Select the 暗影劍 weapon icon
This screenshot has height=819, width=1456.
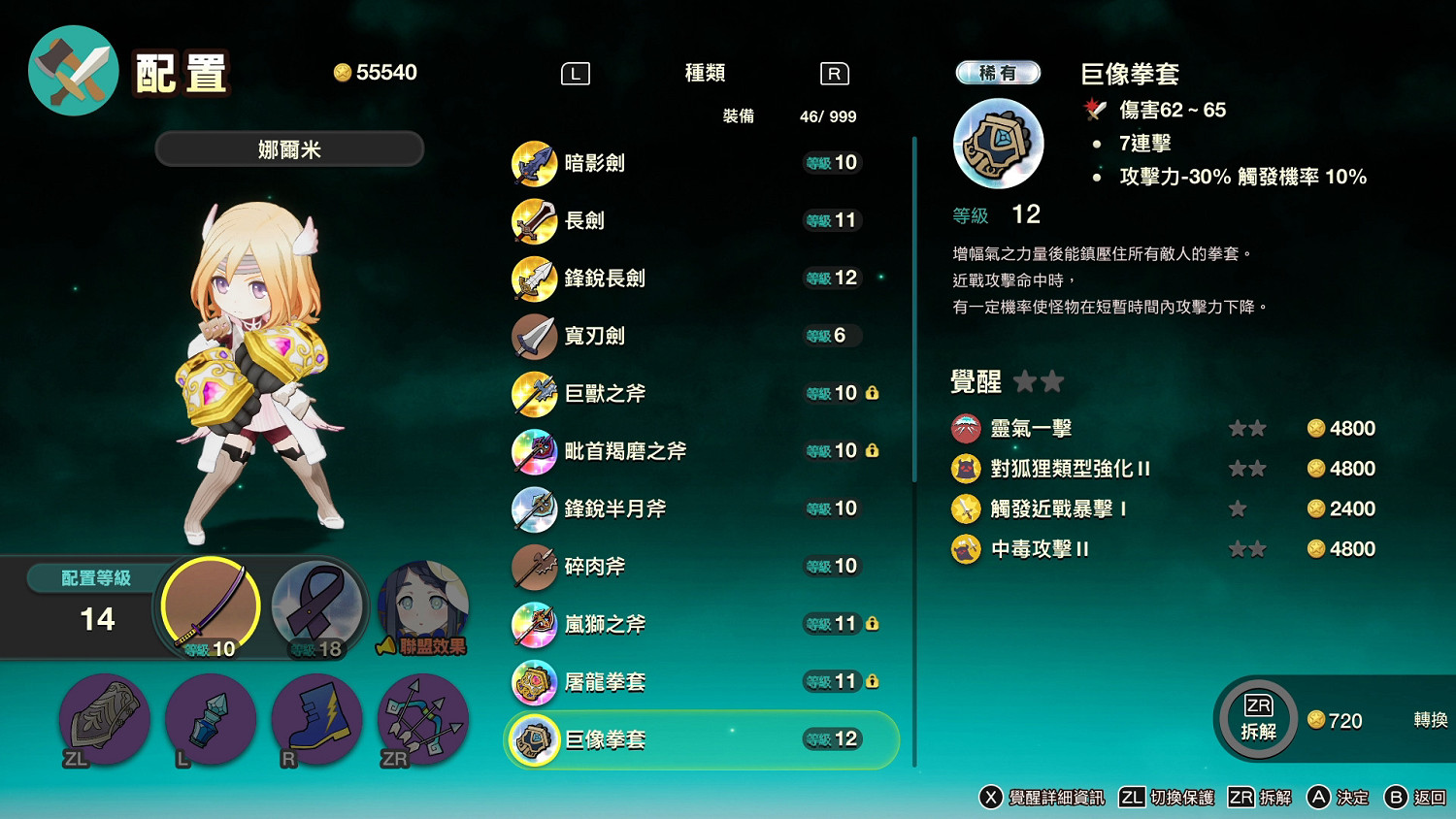(x=535, y=163)
